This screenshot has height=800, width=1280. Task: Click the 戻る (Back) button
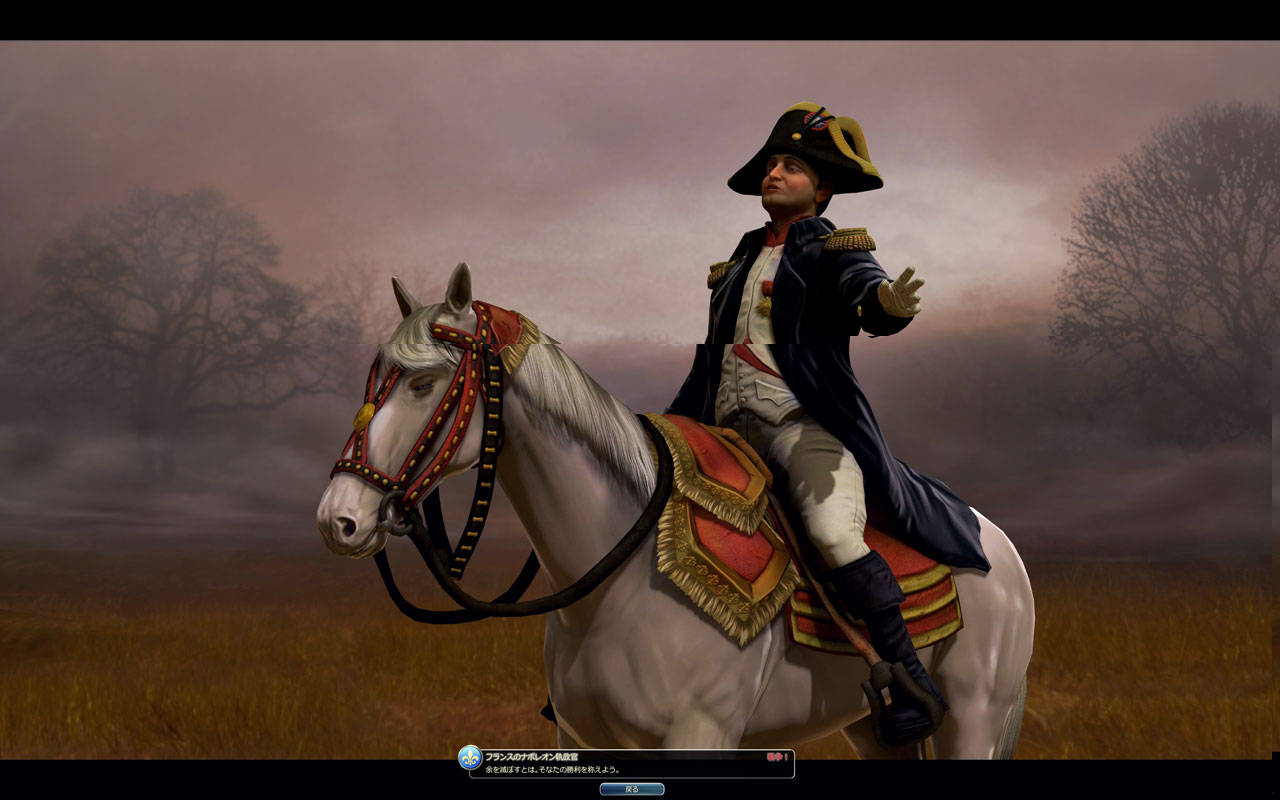point(631,789)
